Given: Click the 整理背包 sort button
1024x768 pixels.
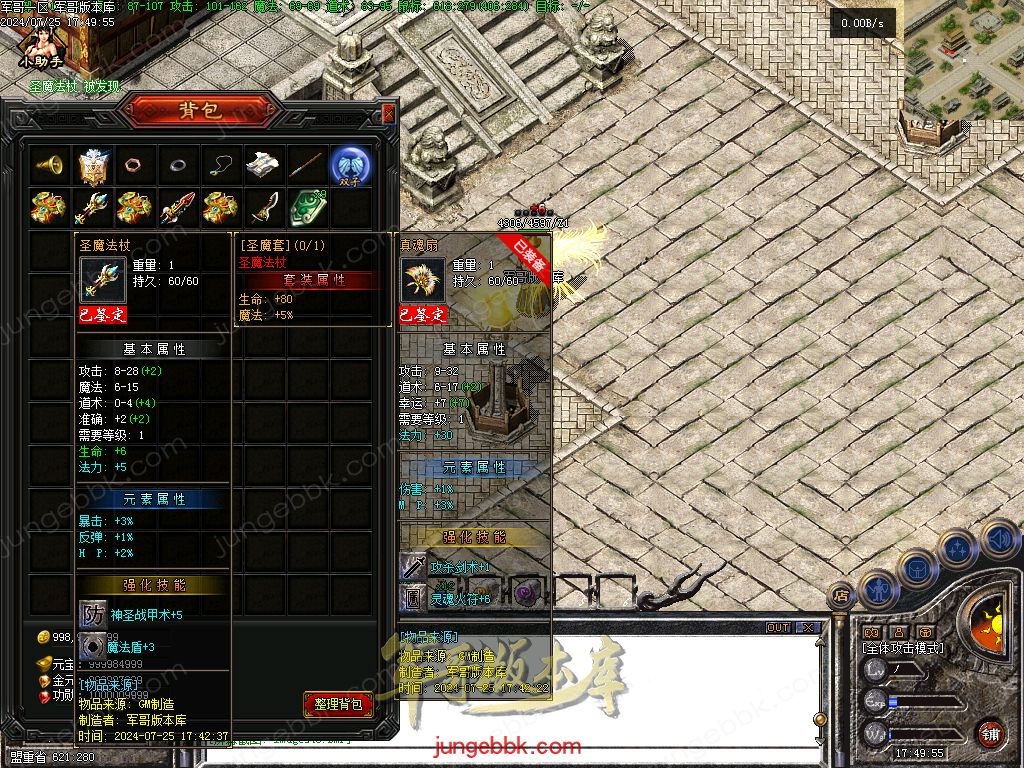Looking at the screenshot, I should (338, 704).
